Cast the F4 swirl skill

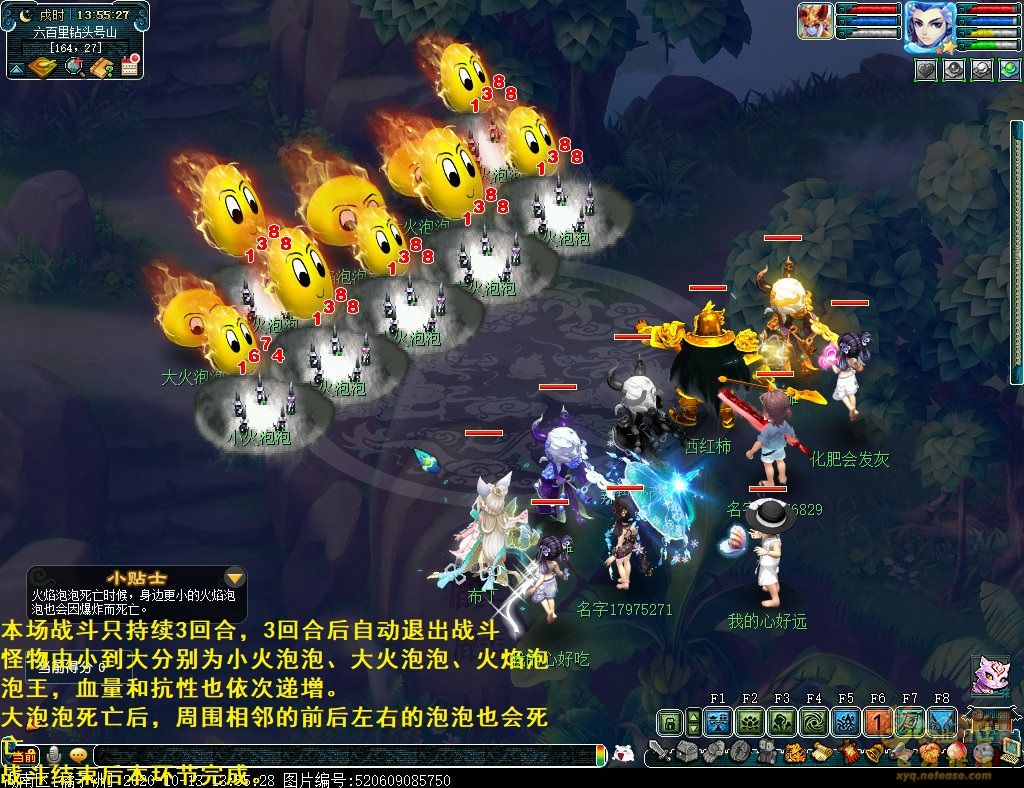coord(813,722)
